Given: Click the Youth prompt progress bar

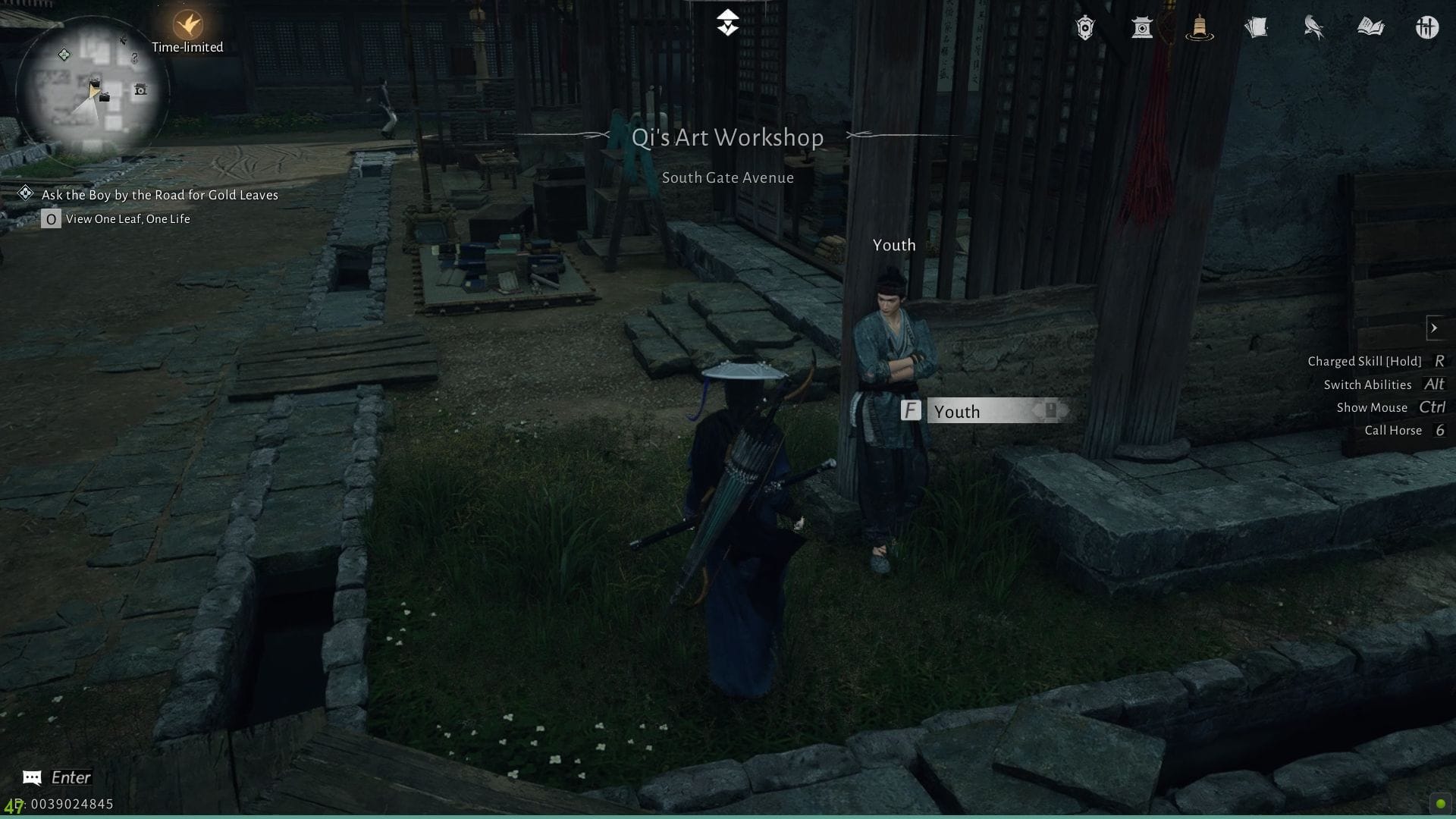Looking at the screenshot, I should tap(1016, 411).
